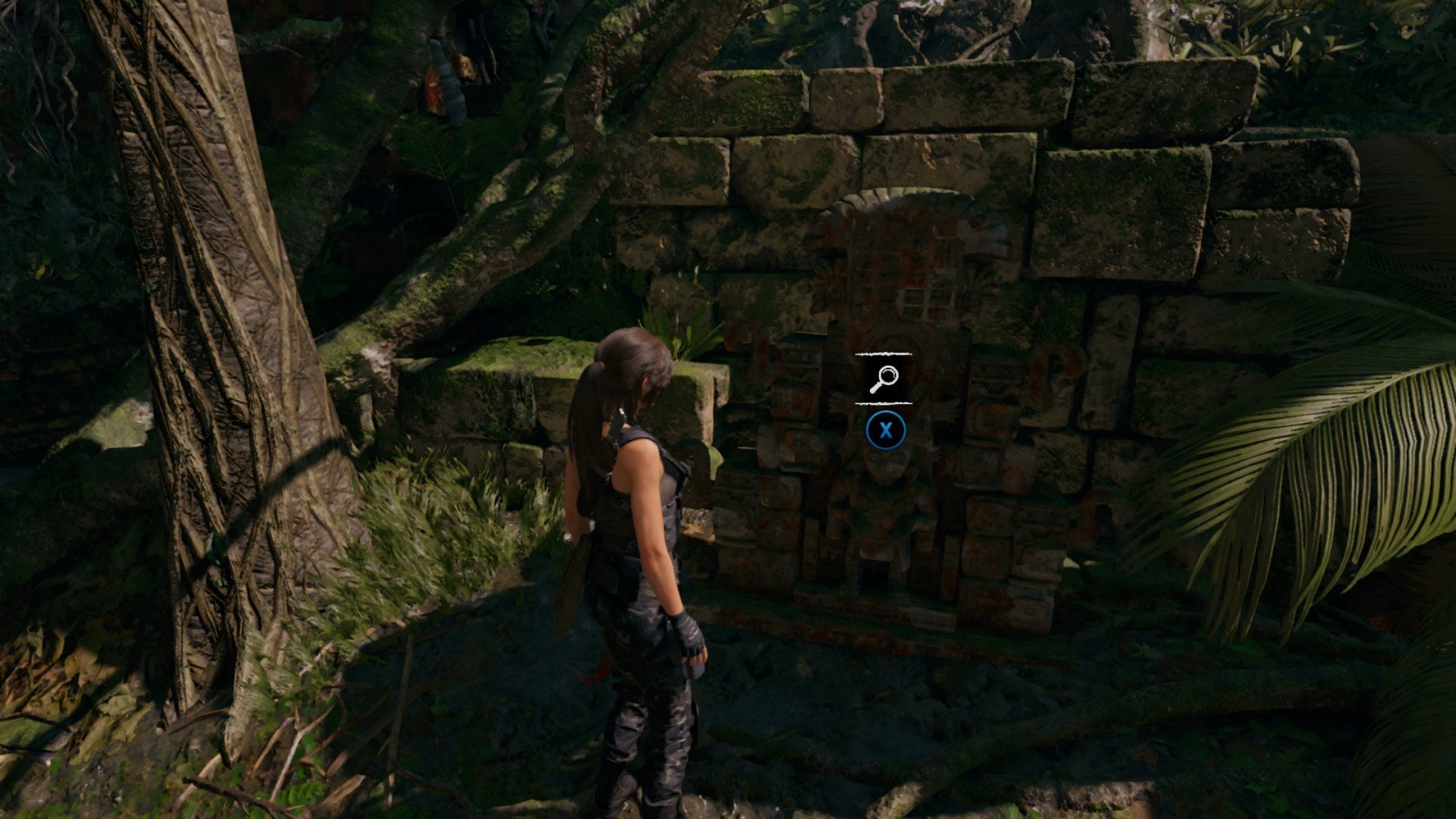Click the magnifying glass examine icon
1456x819 pixels.
(886, 375)
